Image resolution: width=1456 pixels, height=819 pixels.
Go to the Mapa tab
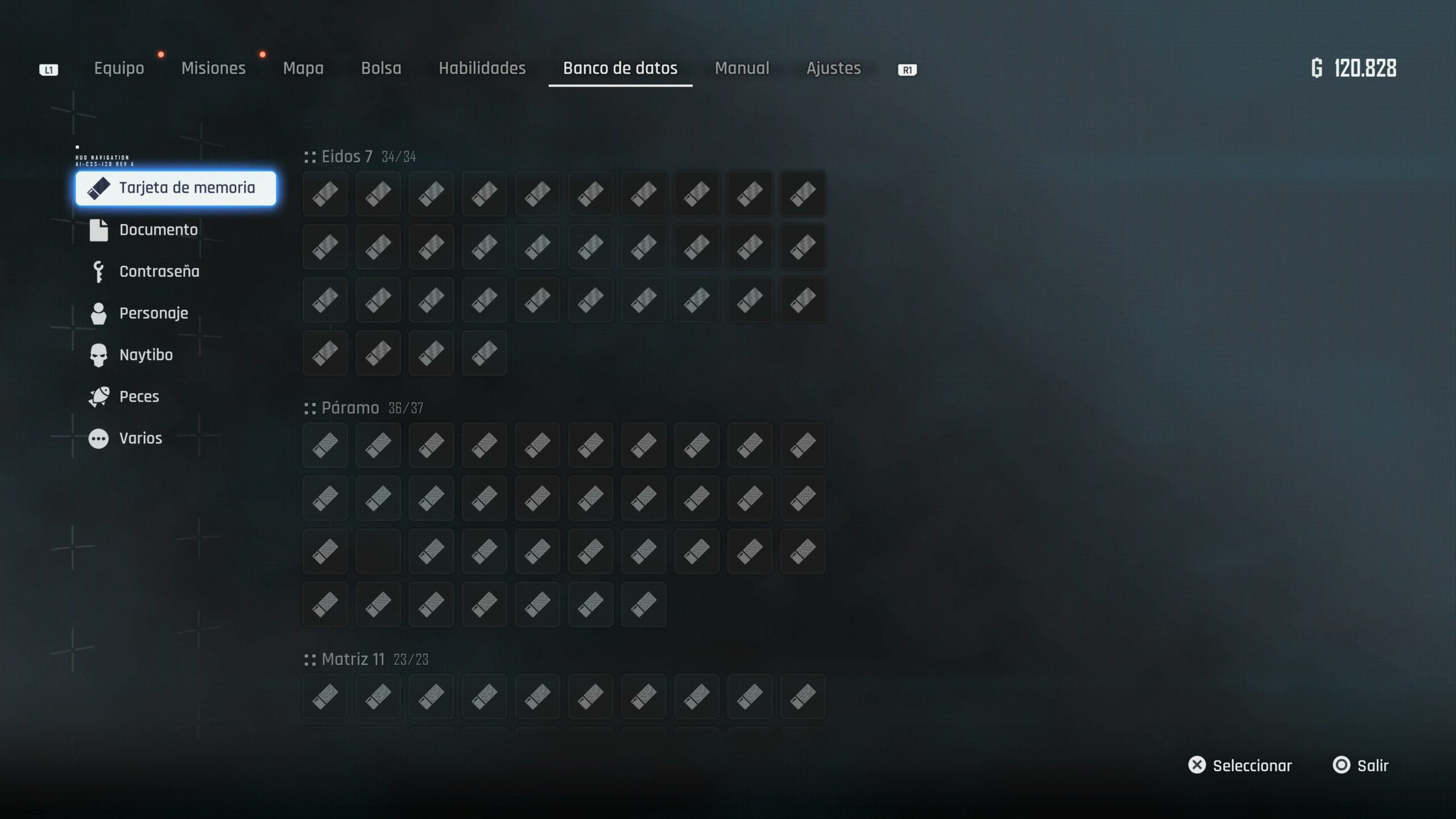point(303,68)
